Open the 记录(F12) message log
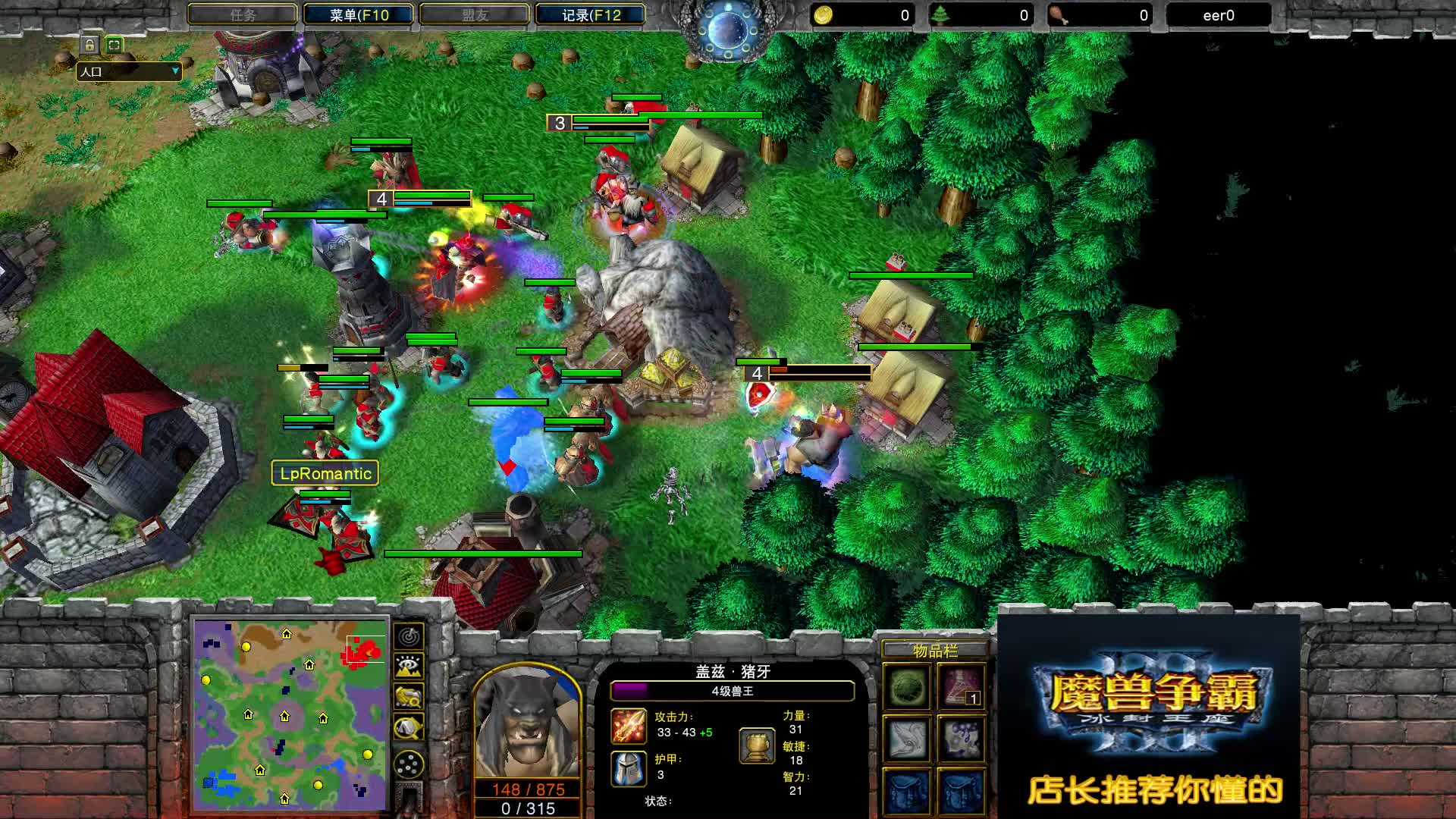 click(x=589, y=14)
